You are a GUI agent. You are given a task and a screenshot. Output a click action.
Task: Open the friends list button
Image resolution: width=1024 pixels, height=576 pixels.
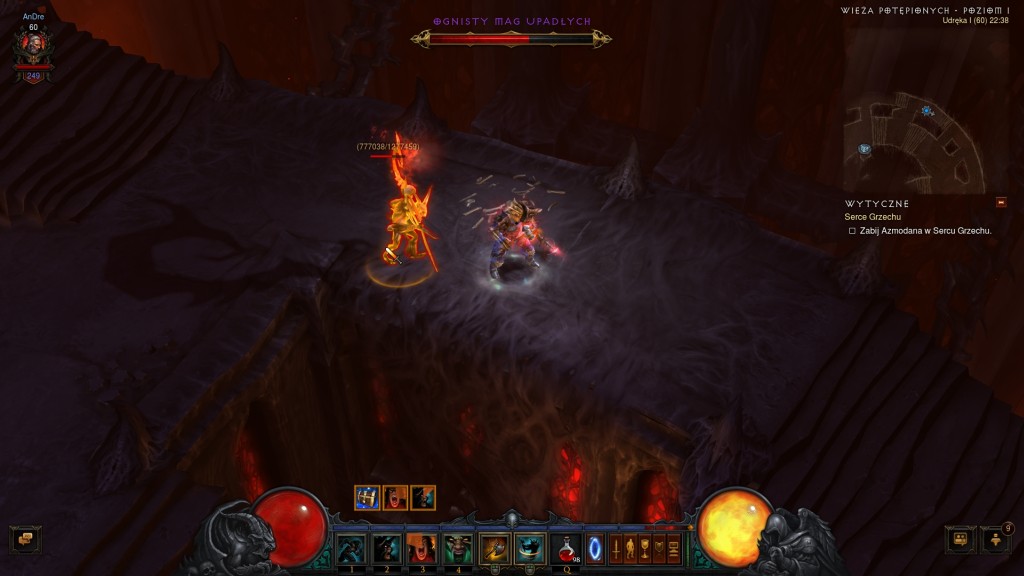[996, 540]
